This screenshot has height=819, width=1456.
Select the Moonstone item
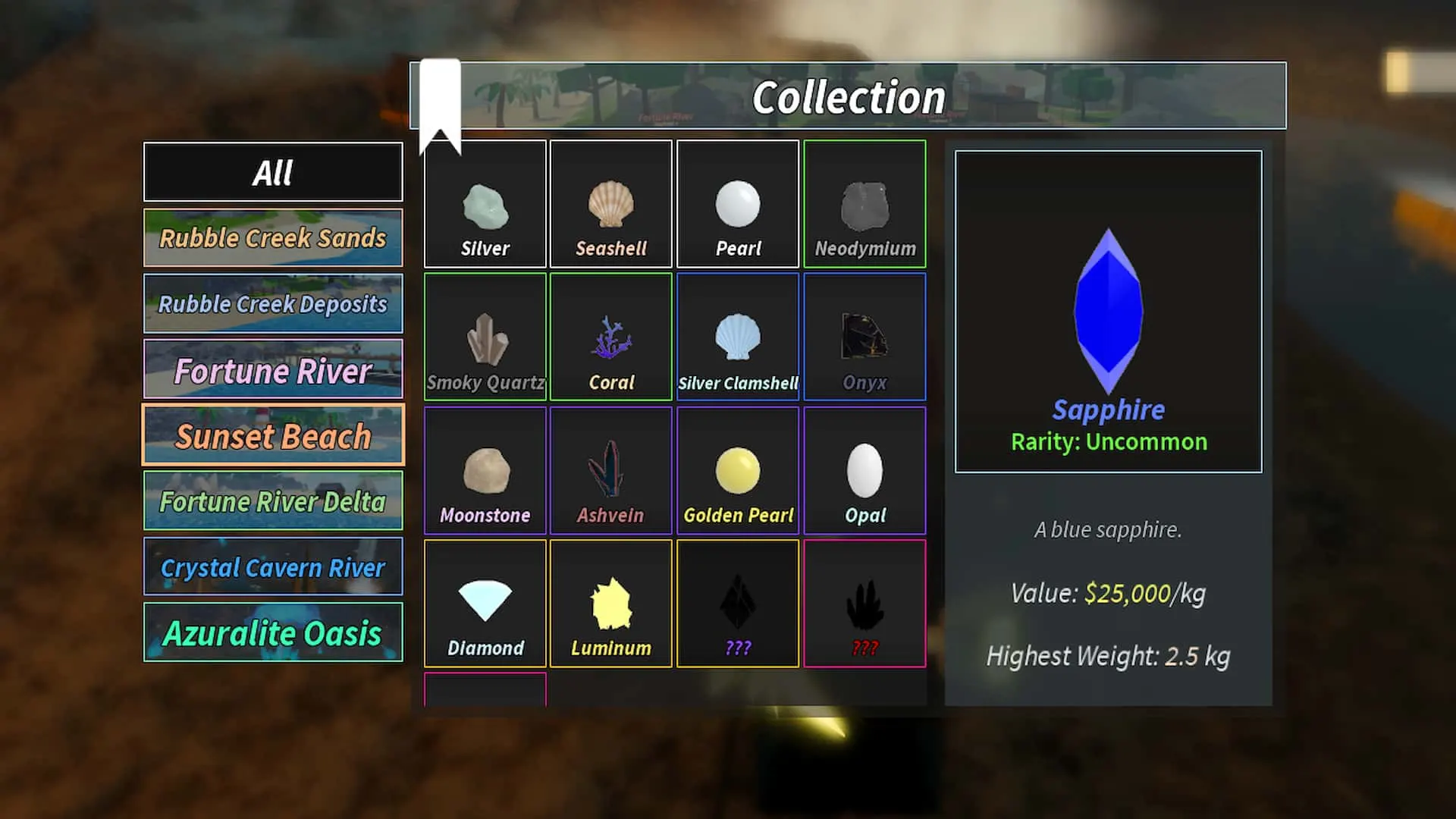(485, 470)
